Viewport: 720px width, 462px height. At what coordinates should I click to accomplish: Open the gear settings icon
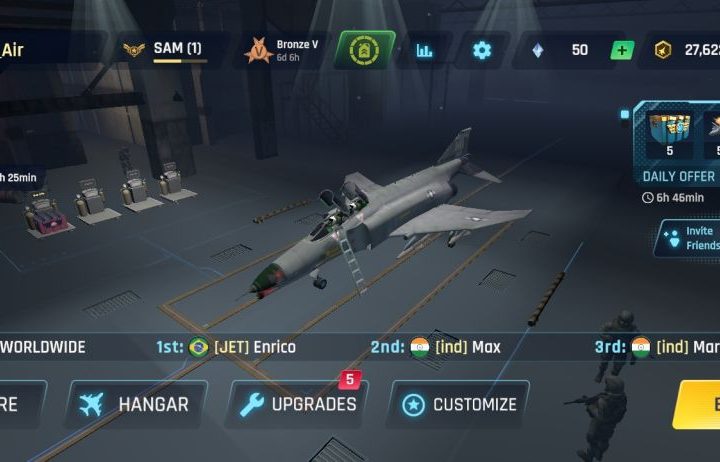click(482, 50)
